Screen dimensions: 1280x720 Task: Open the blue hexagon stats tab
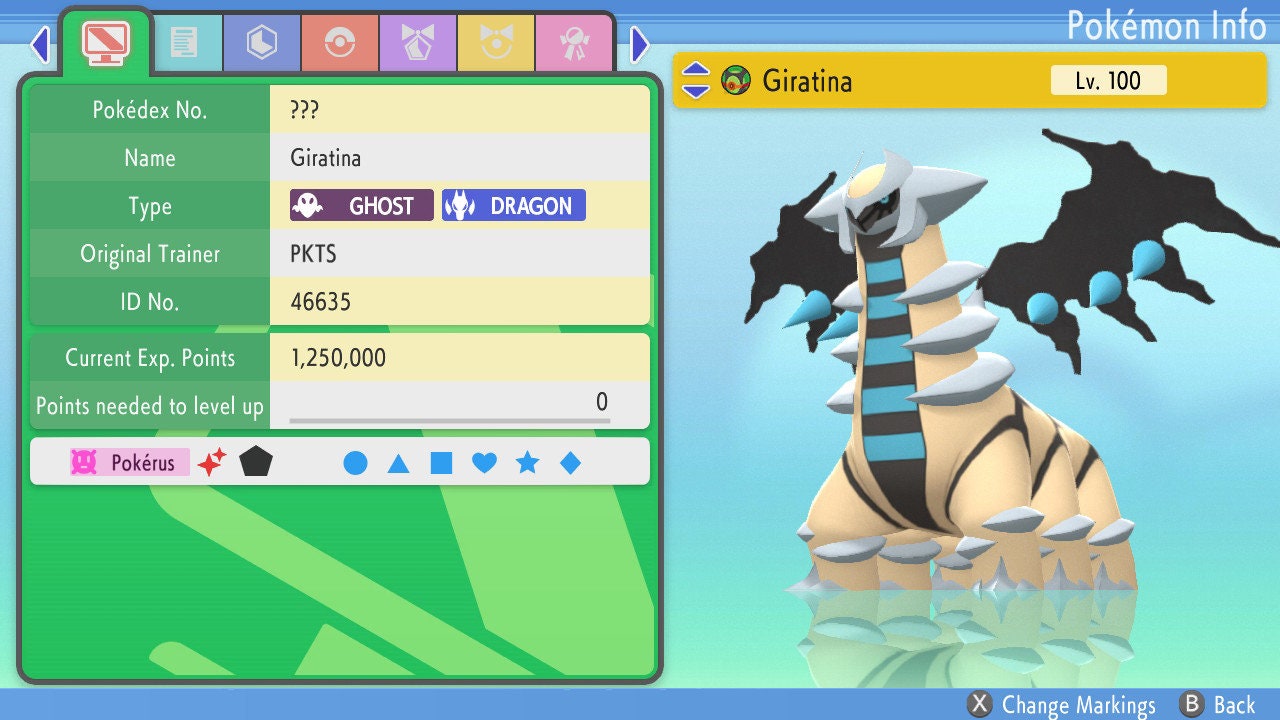pos(262,43)
